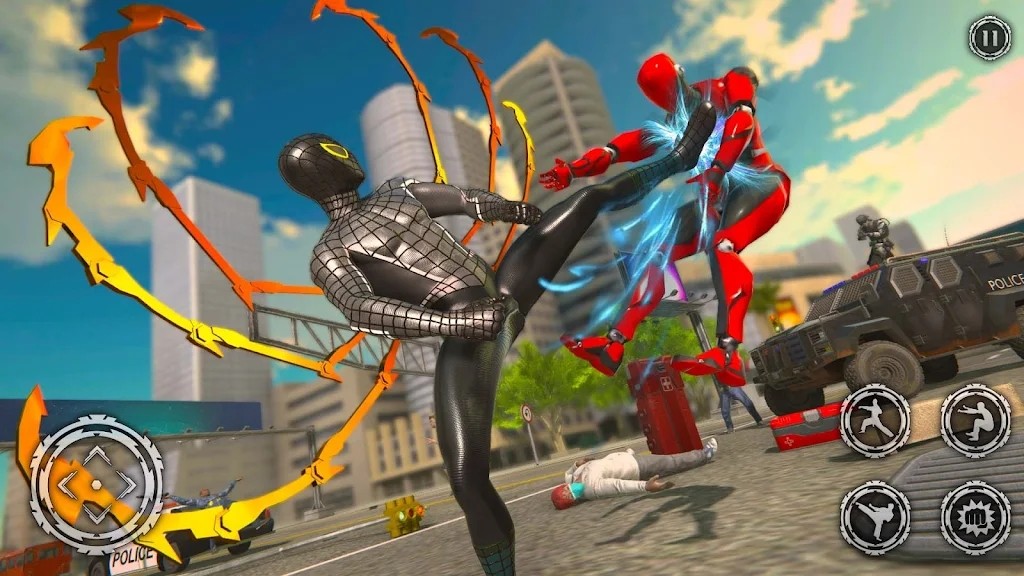Trigger the fist impact punch button

pyautogui.click(x=975, y=518)
